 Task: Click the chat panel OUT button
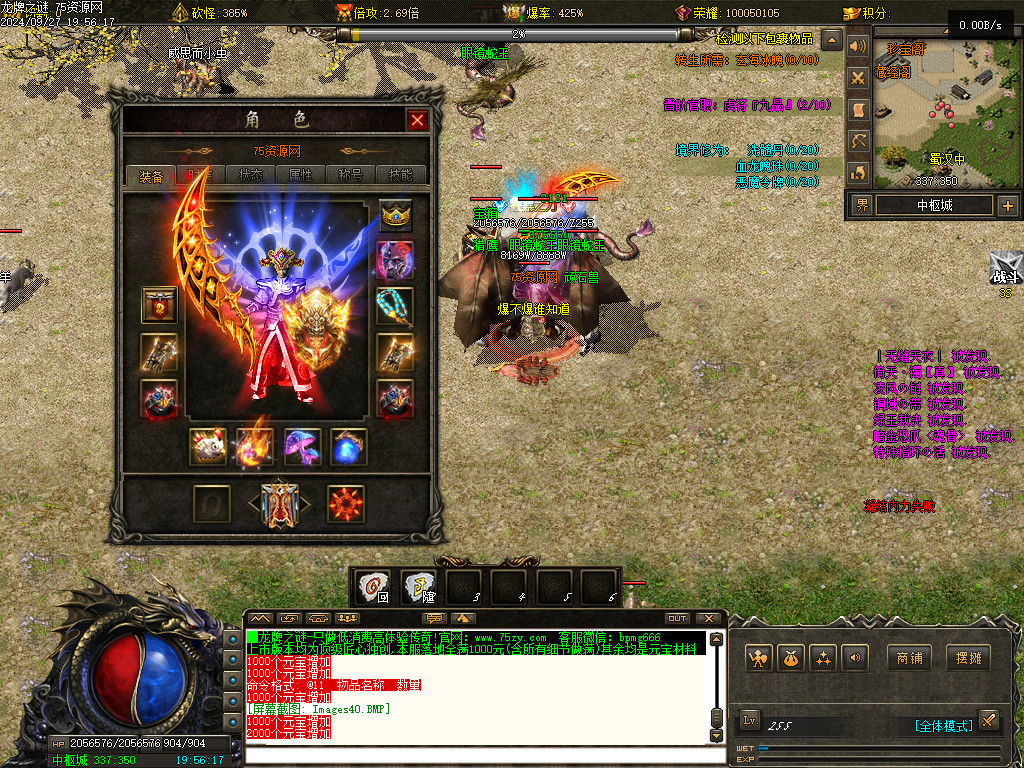pos(677,618)
